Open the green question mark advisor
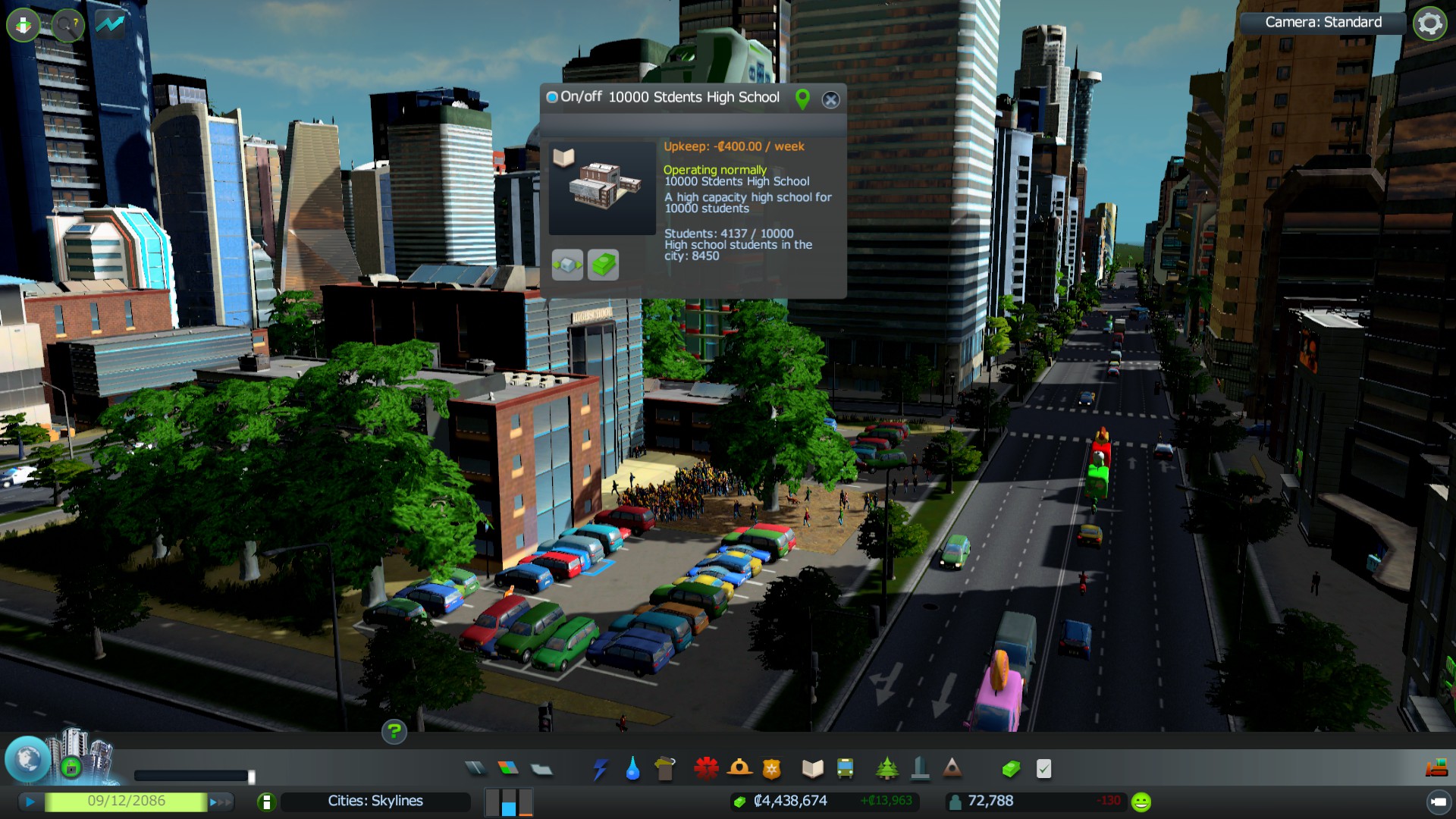The height and width of the screenshot is (819, 1456). tap(394, 732)
